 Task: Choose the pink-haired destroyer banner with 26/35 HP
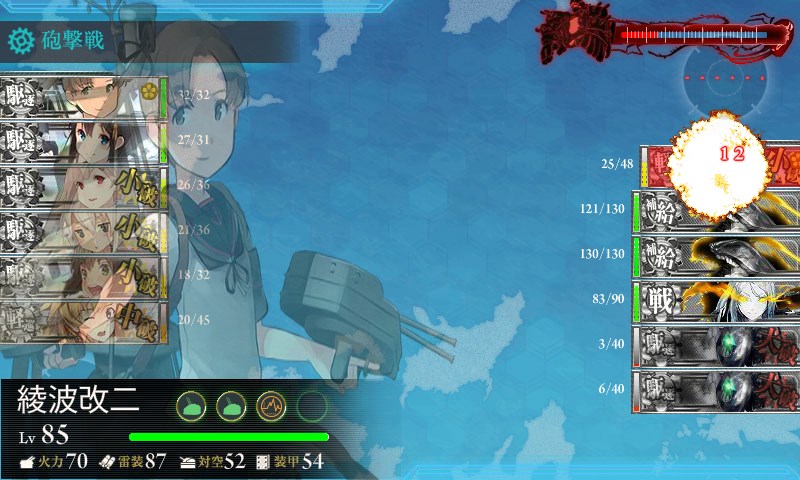[x=82, y=186]
